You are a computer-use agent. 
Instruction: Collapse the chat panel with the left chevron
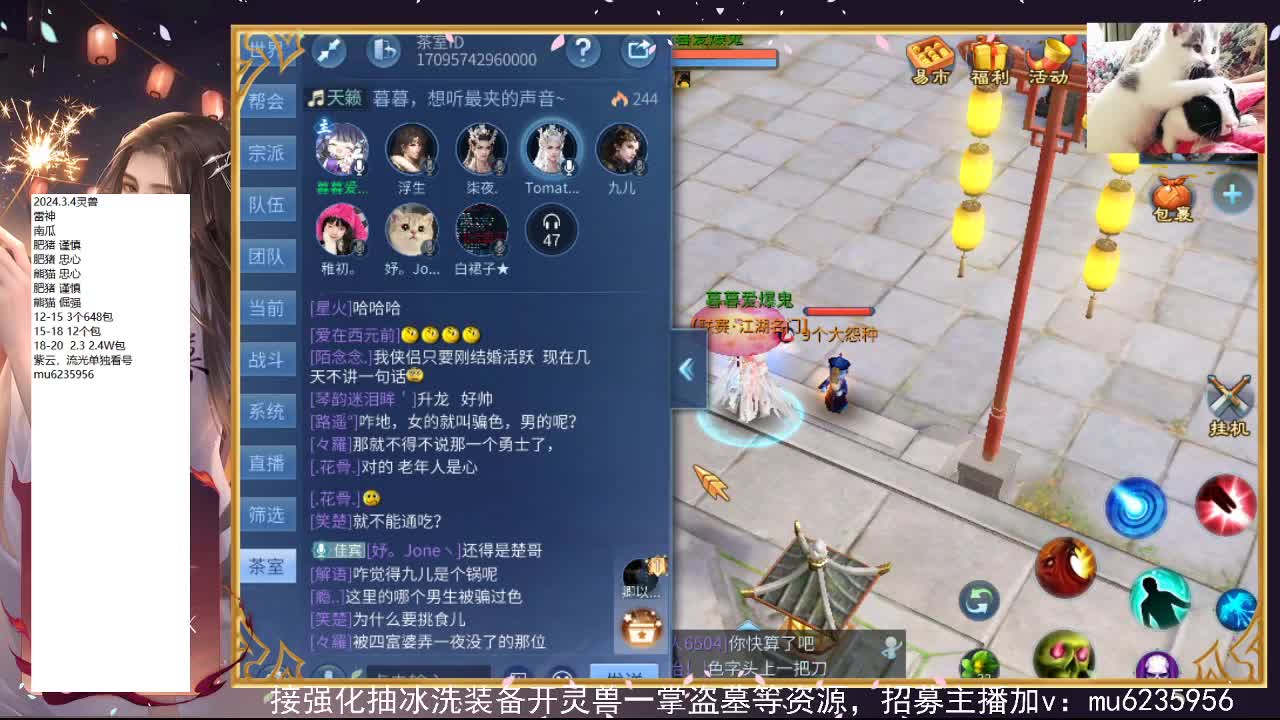point(686,369)
